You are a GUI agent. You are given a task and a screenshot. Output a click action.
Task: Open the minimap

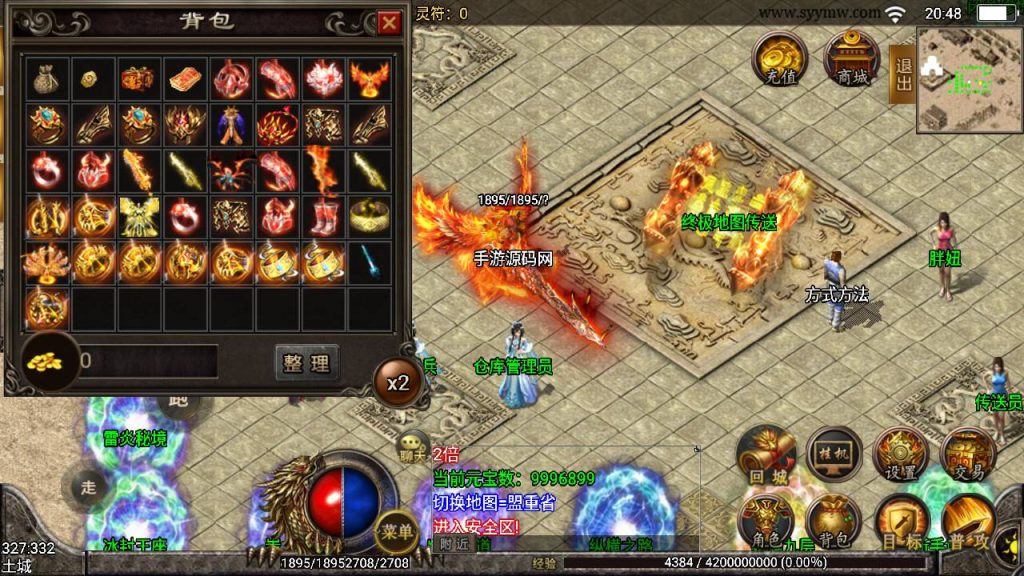(x=969, y=80)
